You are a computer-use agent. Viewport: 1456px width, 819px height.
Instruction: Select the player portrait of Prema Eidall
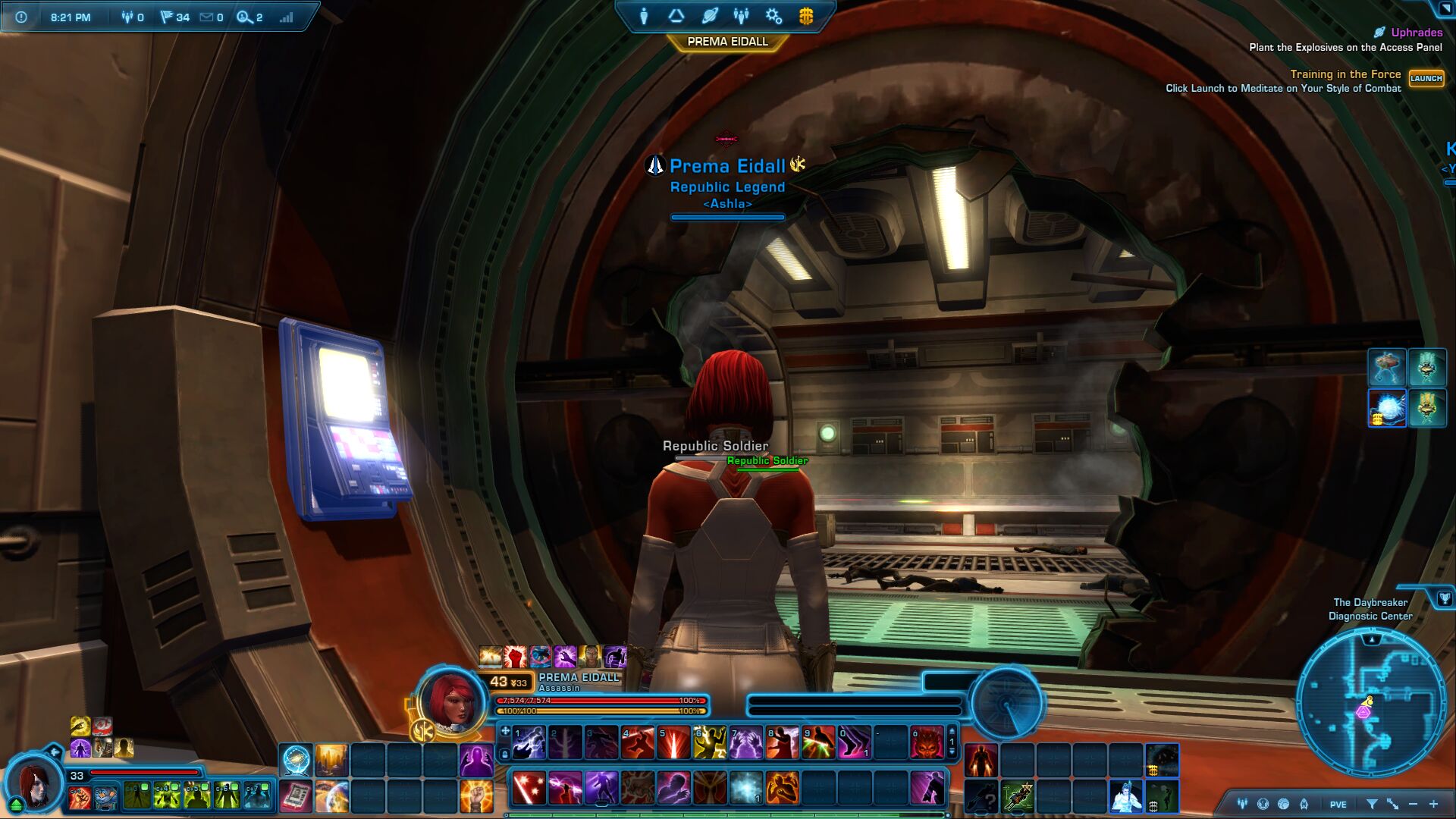tap(453, 700)
